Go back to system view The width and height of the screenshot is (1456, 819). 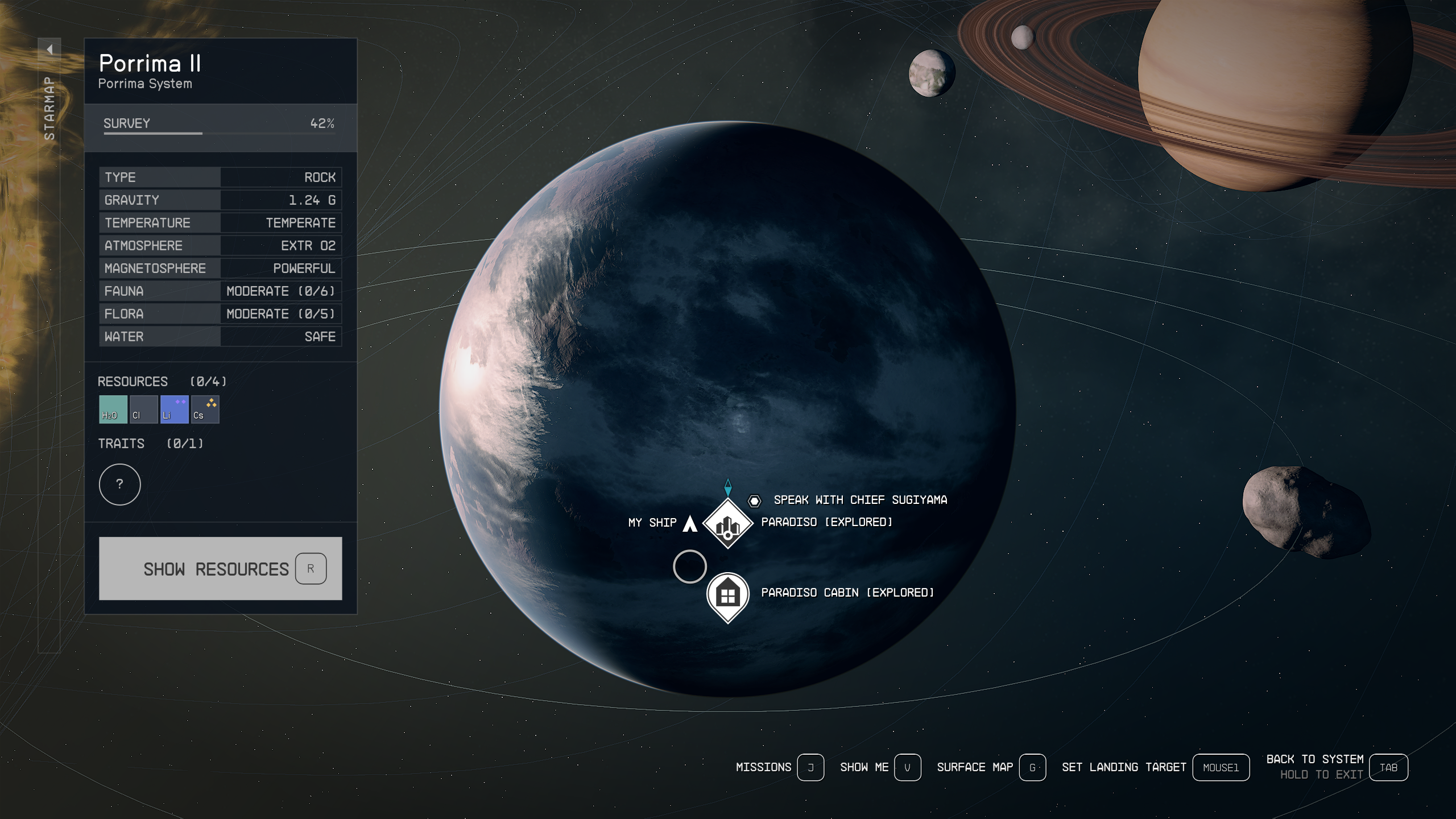tap(1388, 767)
